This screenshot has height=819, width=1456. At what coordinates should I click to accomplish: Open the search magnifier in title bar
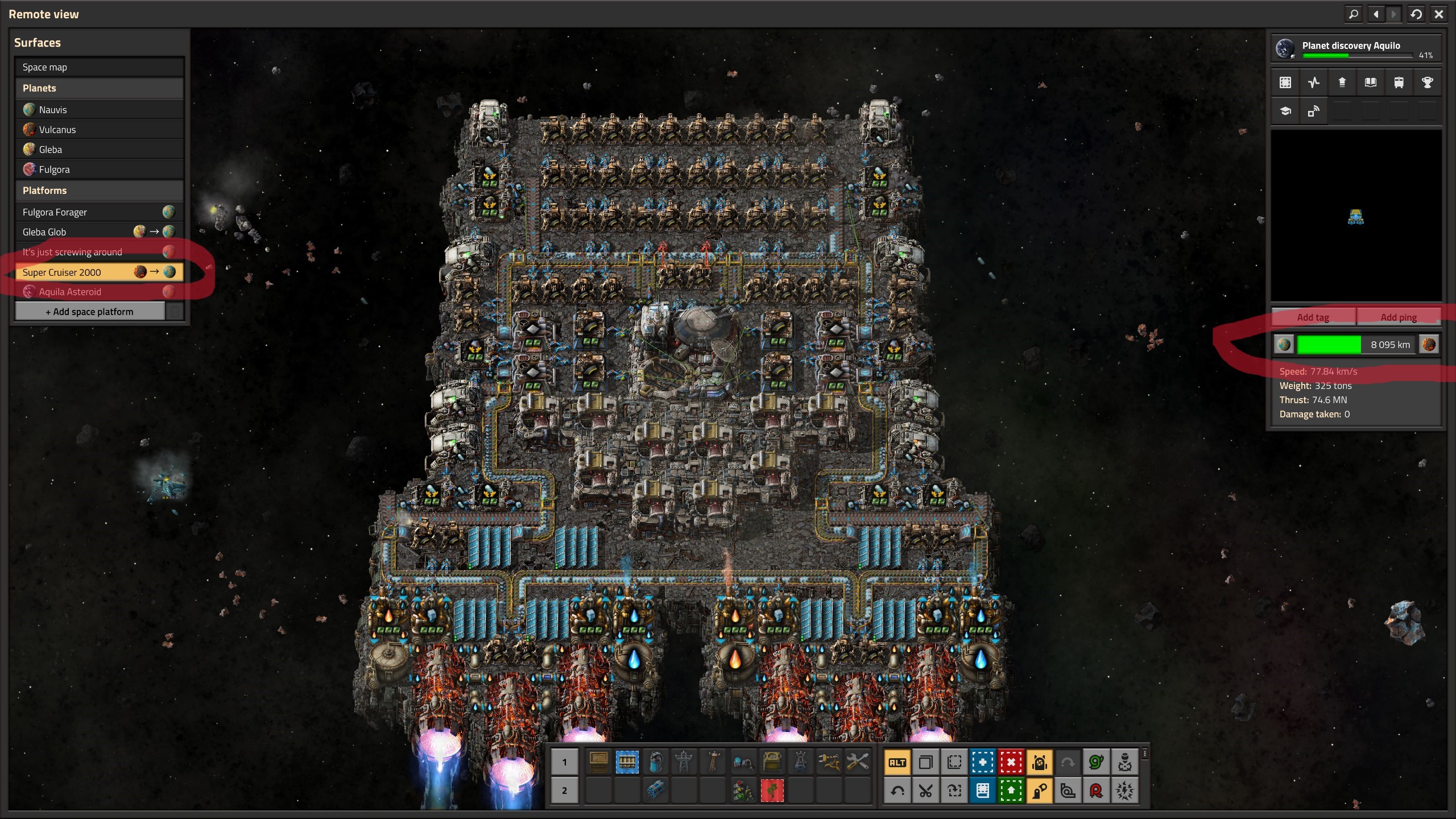pos(1353,14)
